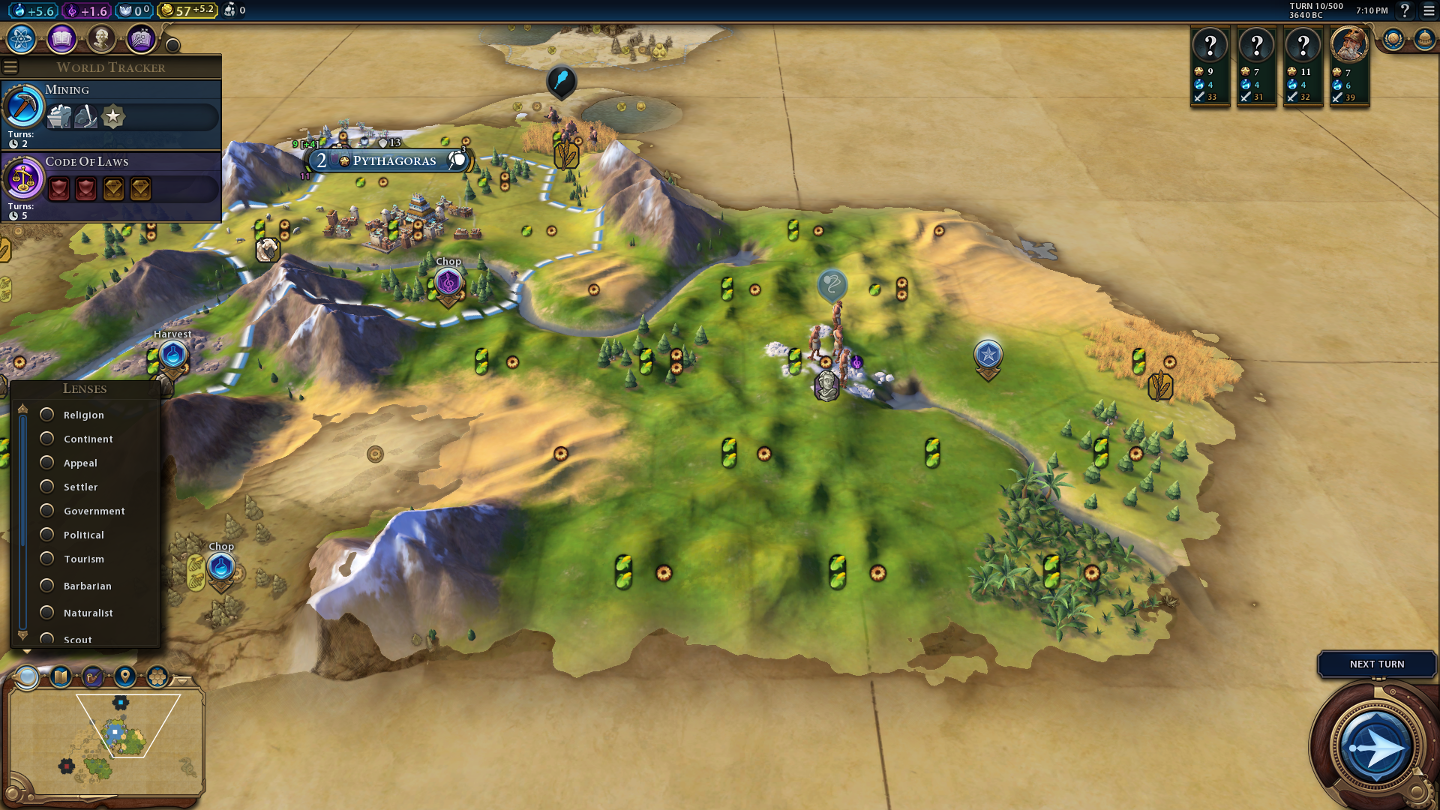Open the great people bust icon
Screen dimensions: 1440x810
tap(100, 39)
